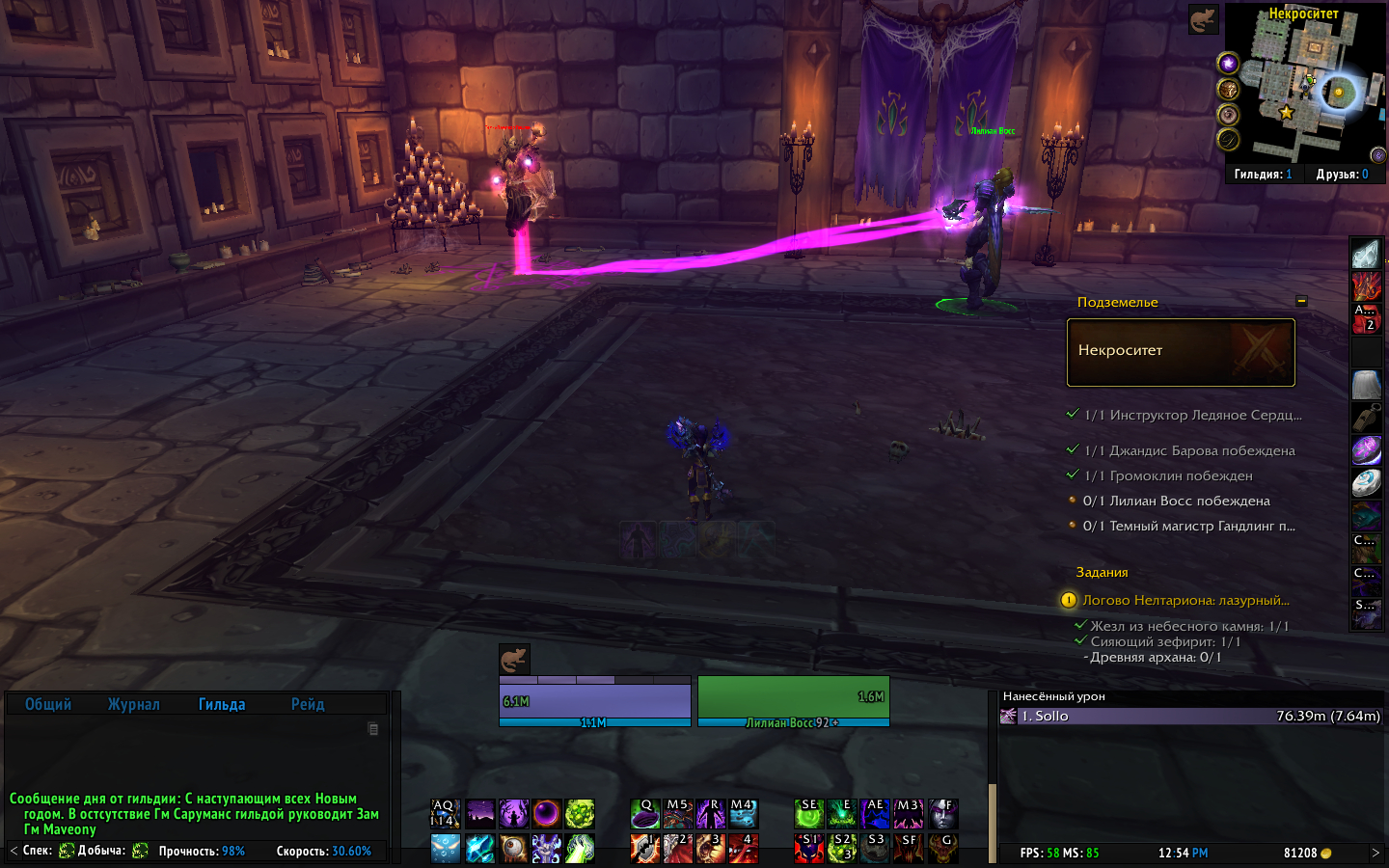Click the Некроситет dungeon banner
Screen dimensions: 1389x868
point(1181,352)
